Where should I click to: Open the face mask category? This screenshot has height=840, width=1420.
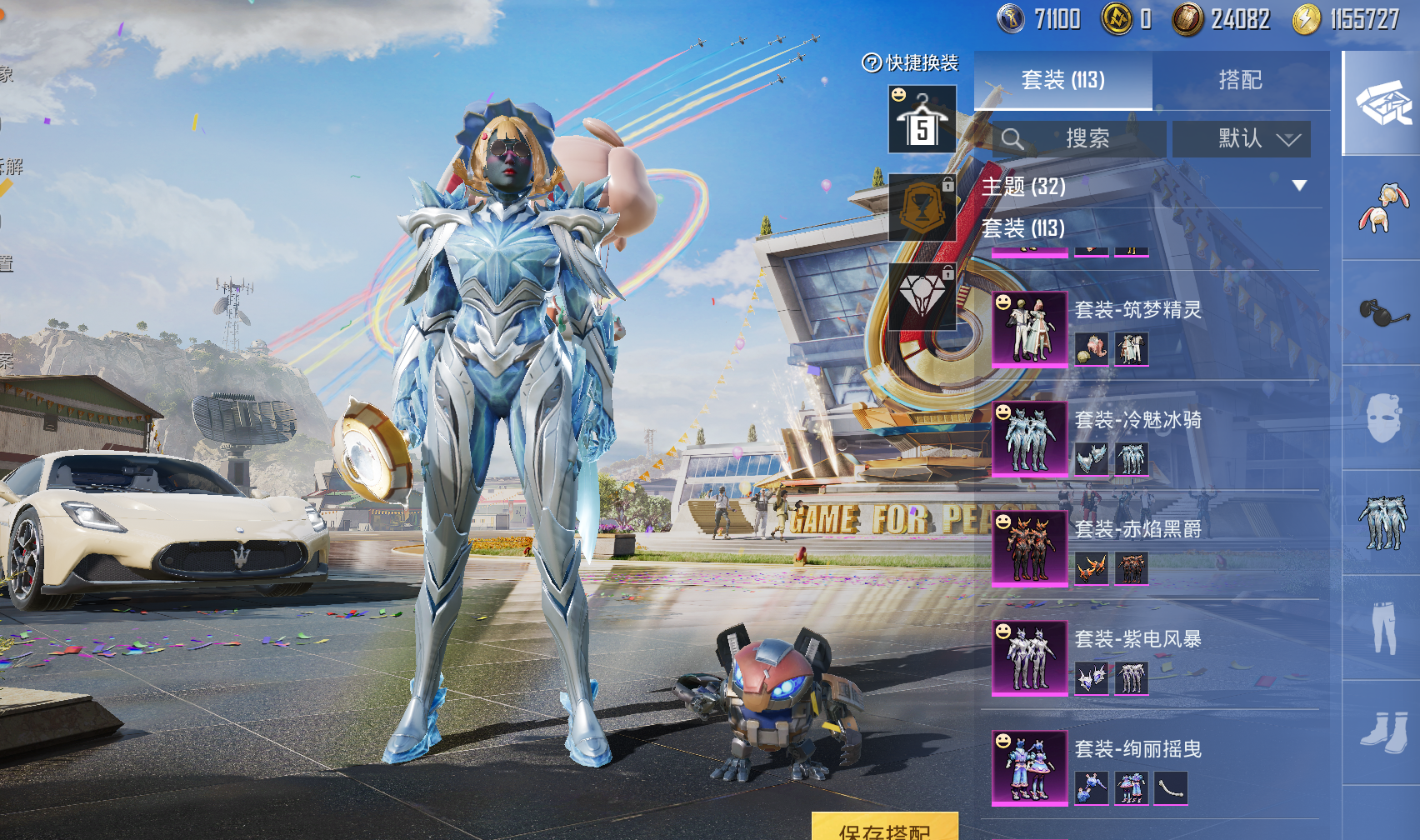coord(1382,417)
